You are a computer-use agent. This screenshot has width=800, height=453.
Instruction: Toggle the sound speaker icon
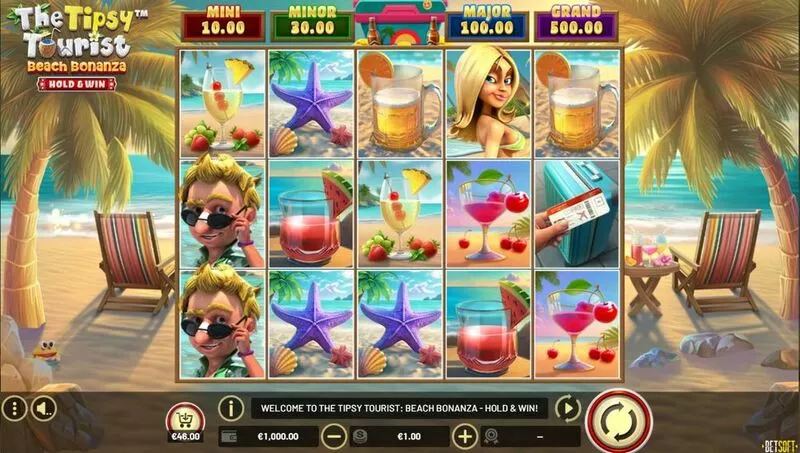tap(43, 408)
